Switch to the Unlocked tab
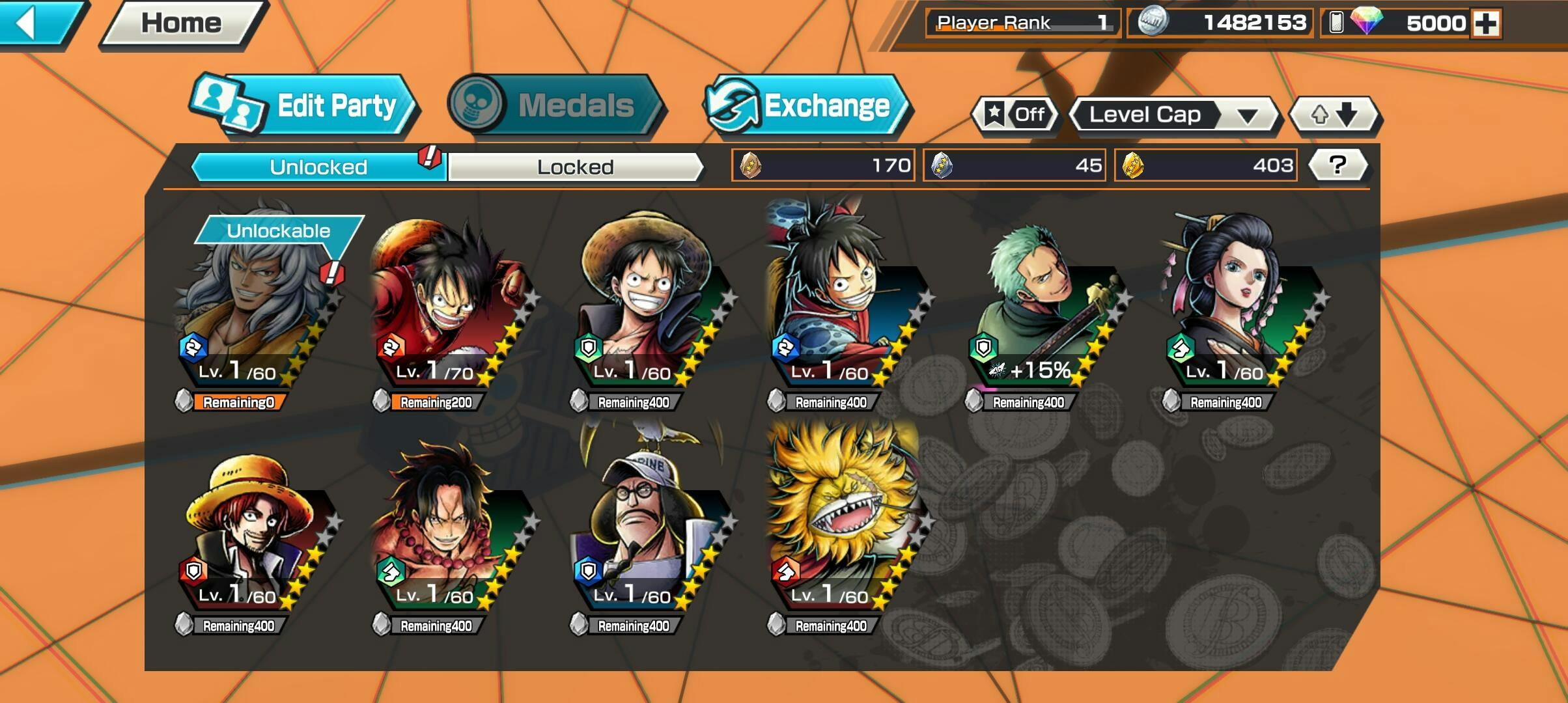 318,167
